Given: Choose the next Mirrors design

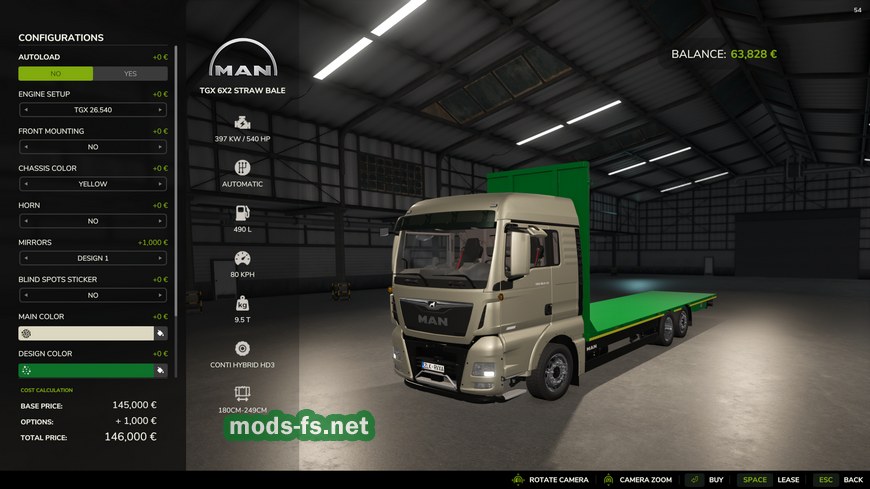Looking at the screenshot, I should point(162,258).
